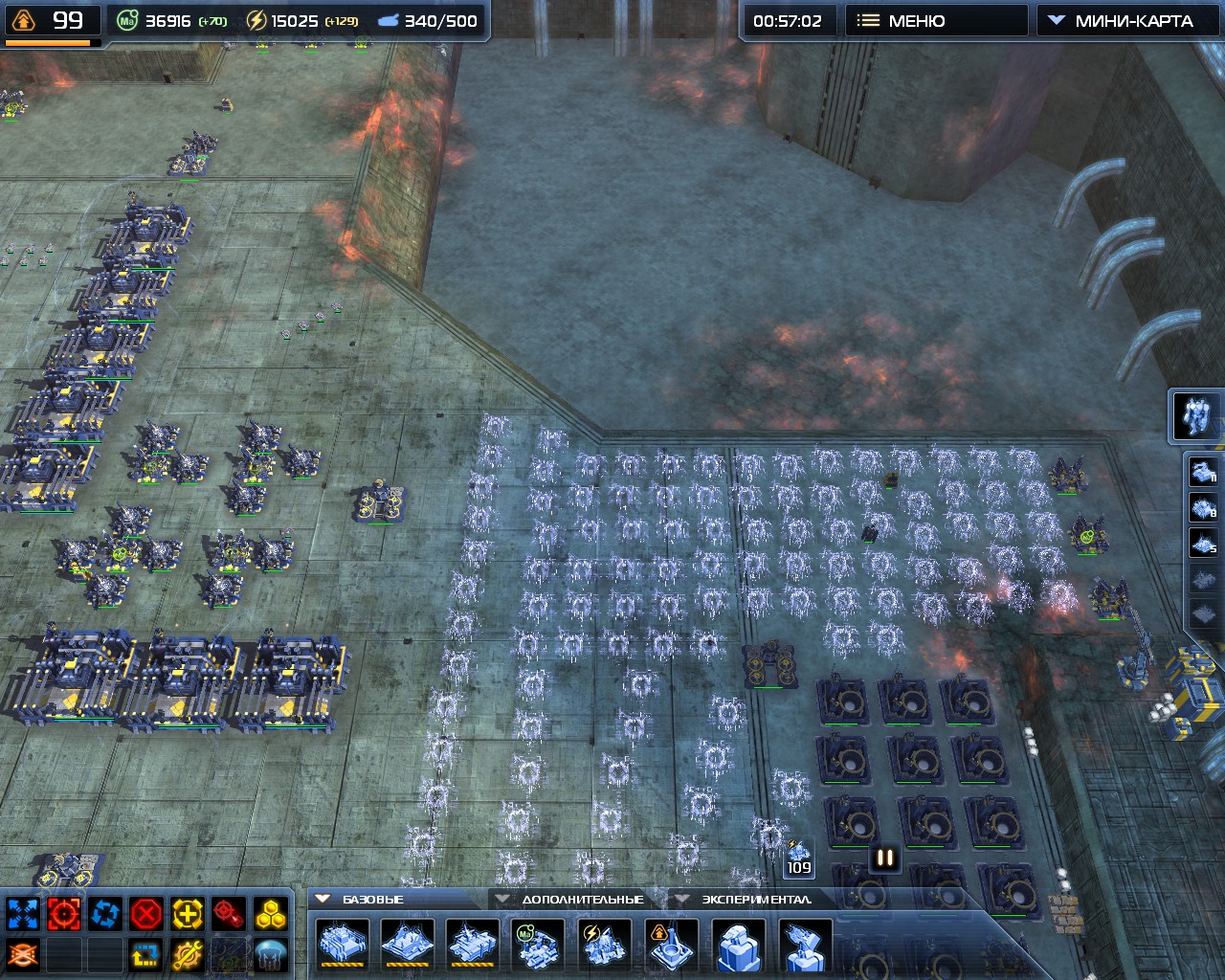Image resolution: width=1225 pixels, height=980 pixels.
Task: Select the Move order icon
Action: click(23, 913)
